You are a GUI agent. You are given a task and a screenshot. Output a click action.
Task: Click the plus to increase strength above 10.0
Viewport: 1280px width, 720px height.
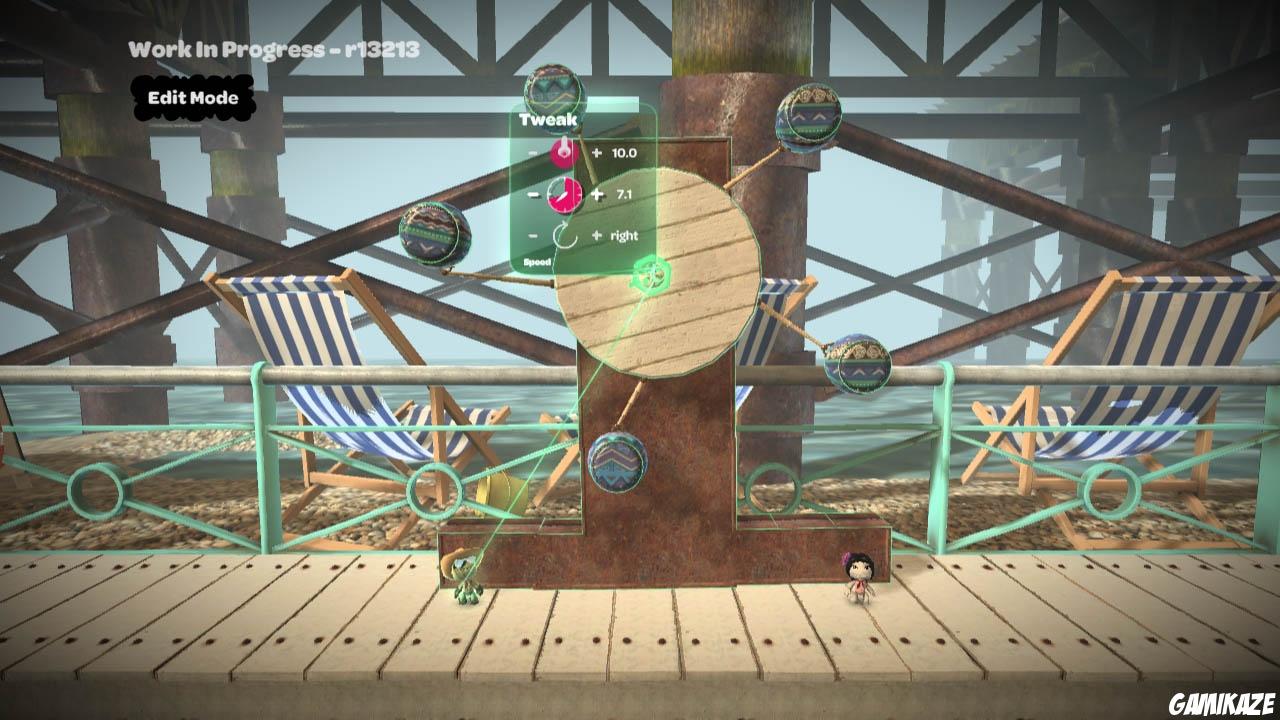pyautogui.click(x=597, y=152)
